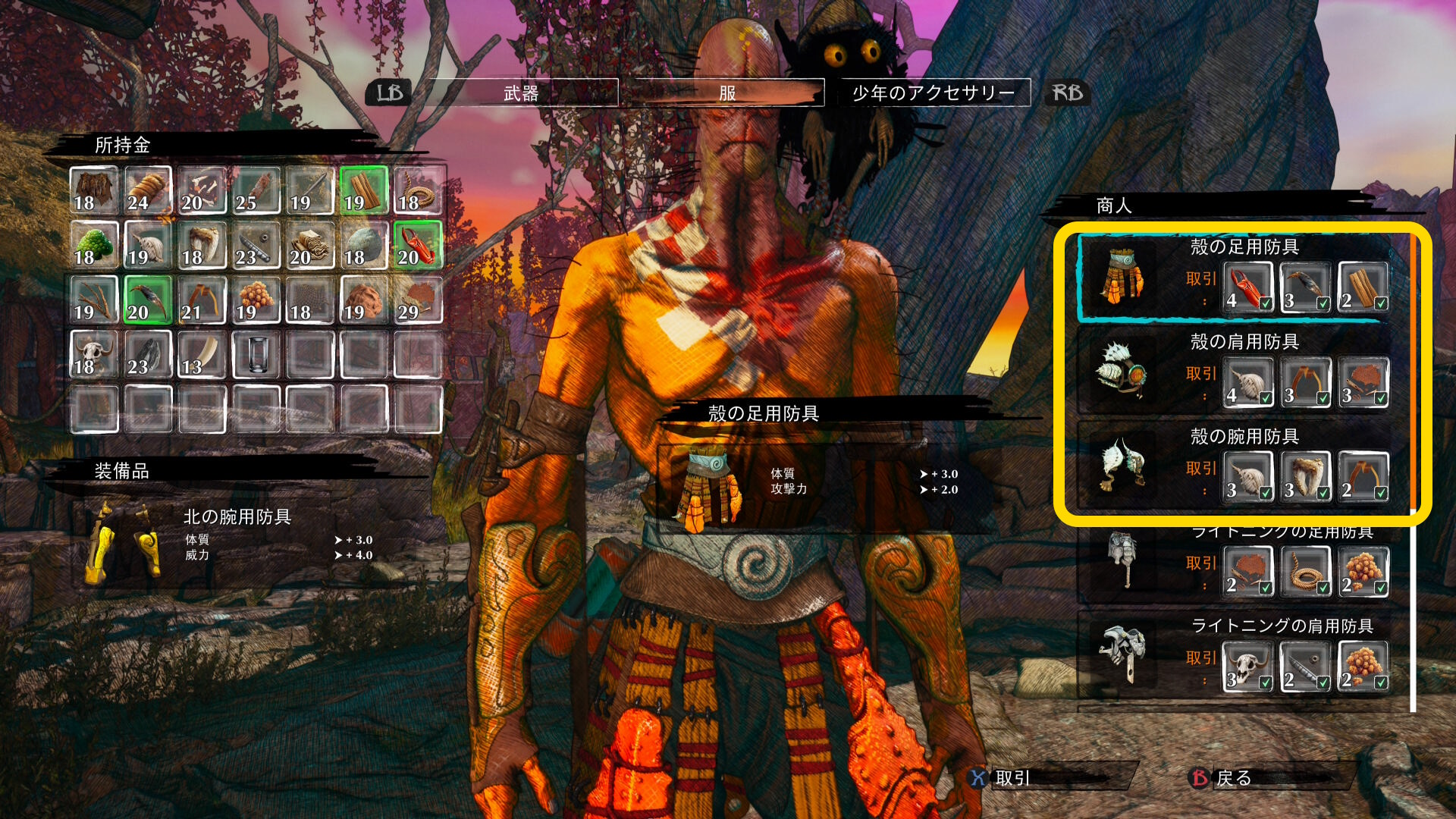
Task: Select the fur pelt inventory slot
Action: 94,190
